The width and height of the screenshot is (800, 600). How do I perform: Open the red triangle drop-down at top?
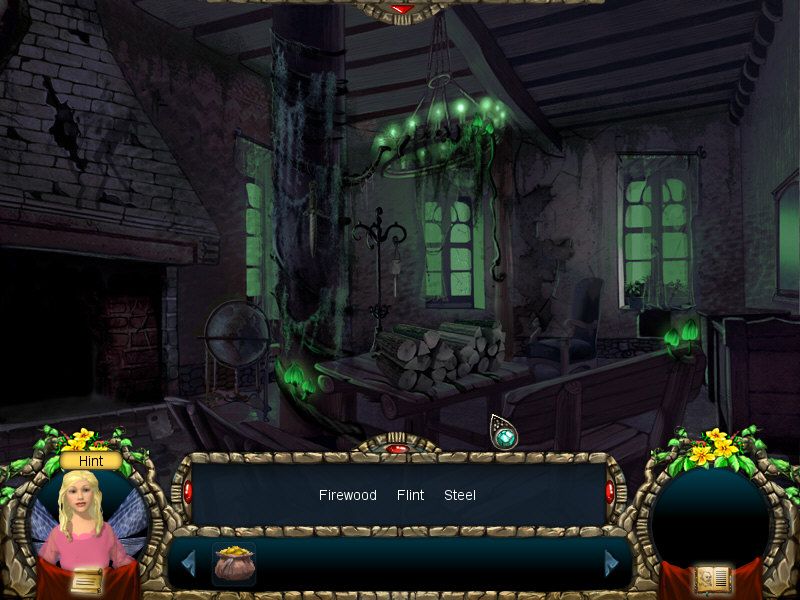(x=402, y=9)
